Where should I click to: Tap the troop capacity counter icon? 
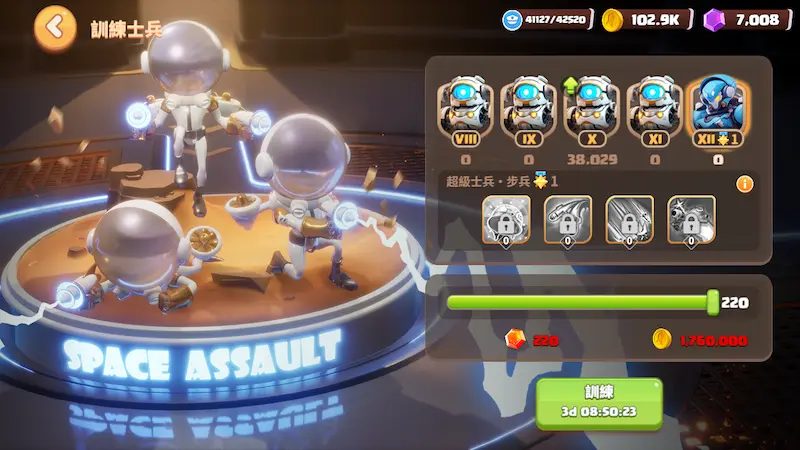pyautogui.click(x=512, y=19)
